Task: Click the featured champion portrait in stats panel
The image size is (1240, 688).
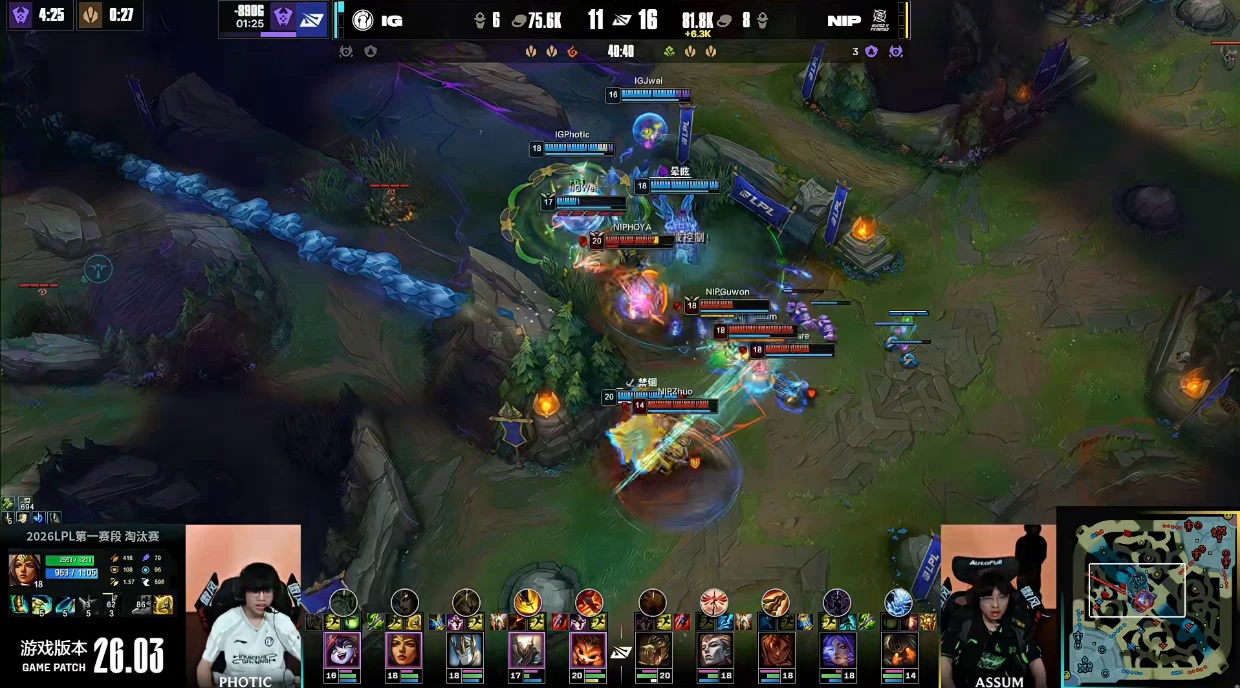Action: tap(24, 570)
